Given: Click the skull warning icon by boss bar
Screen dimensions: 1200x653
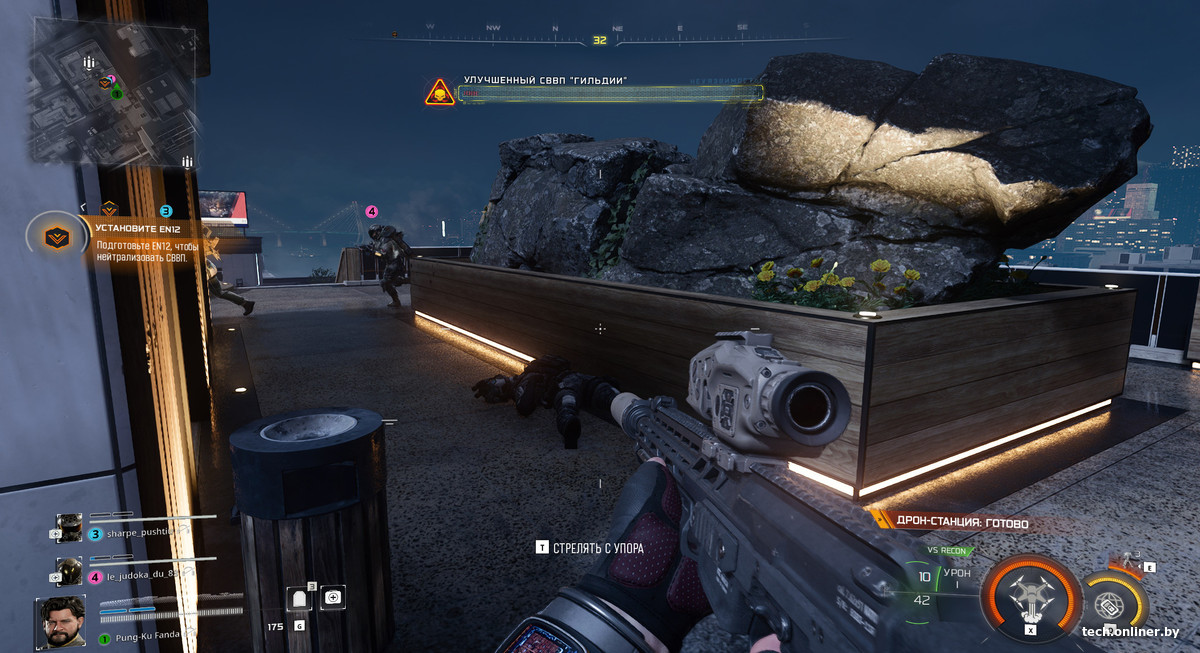Looking at the screenshot, I should pos(439,93).
